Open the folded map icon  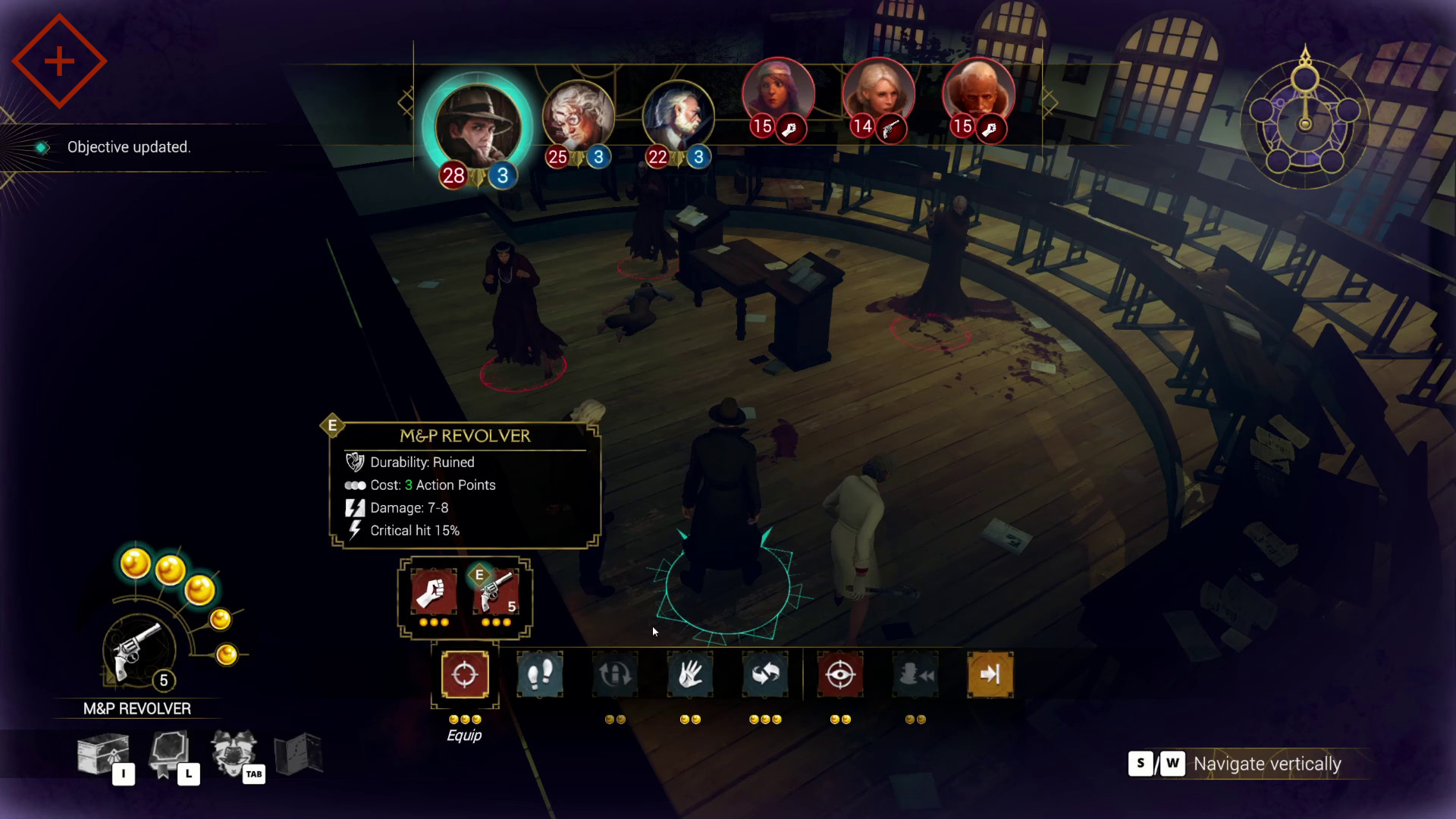[299, 754]
